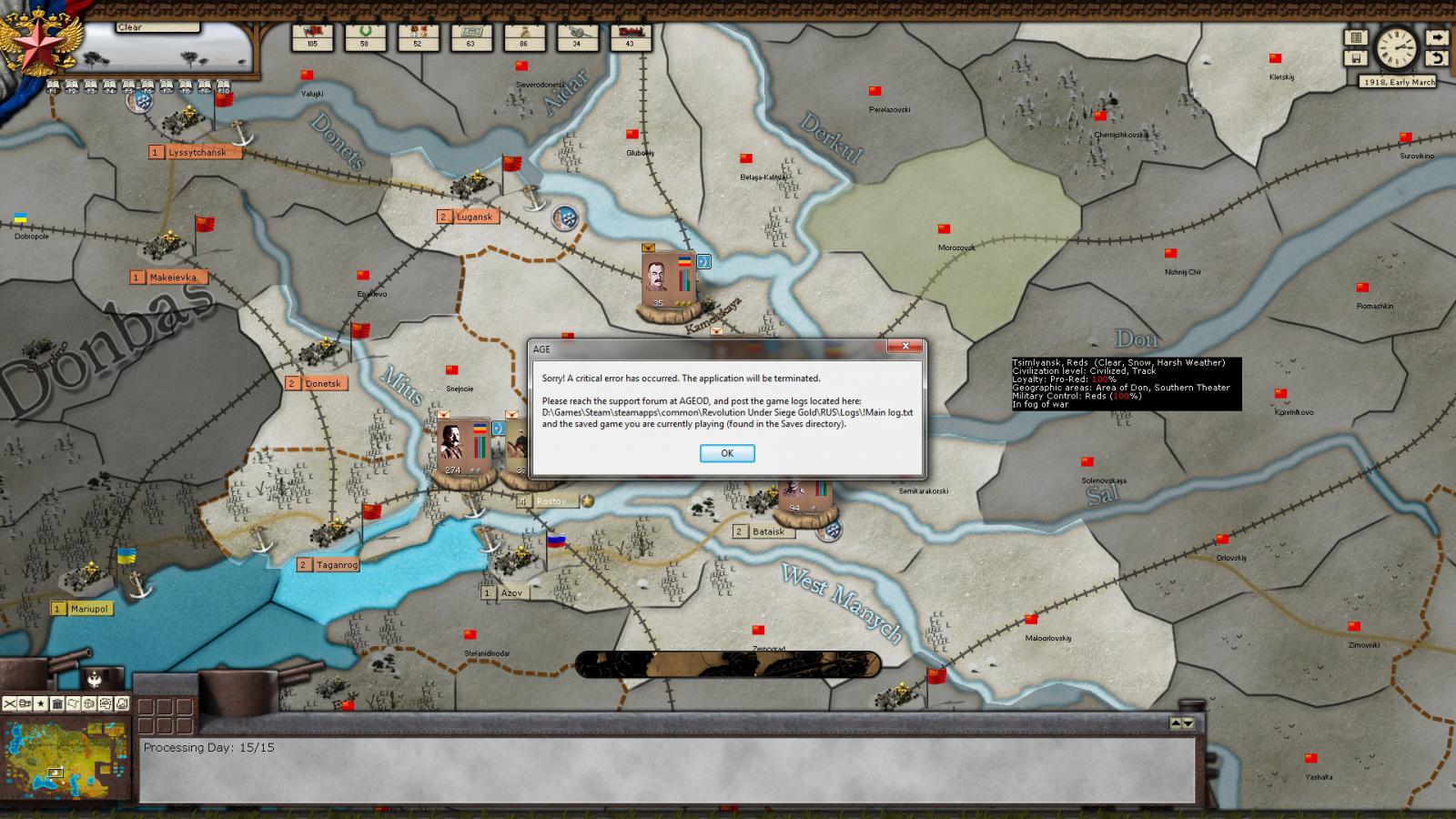Open the save game floppy disk button
The width and height of the screenshot is (1456, 819).
[x=1356, y=58]
